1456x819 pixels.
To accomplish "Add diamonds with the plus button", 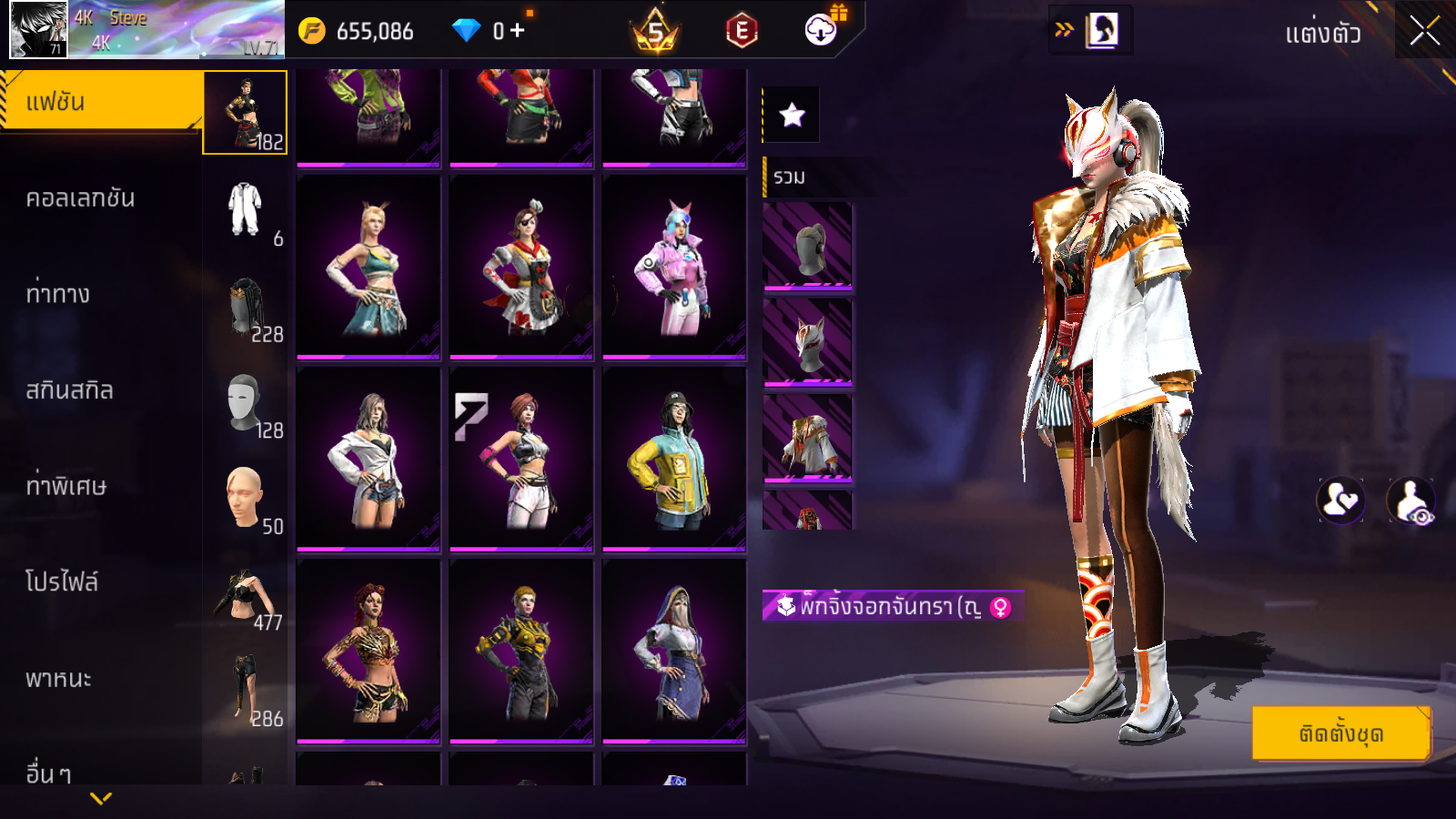I will tap(517, 30).
